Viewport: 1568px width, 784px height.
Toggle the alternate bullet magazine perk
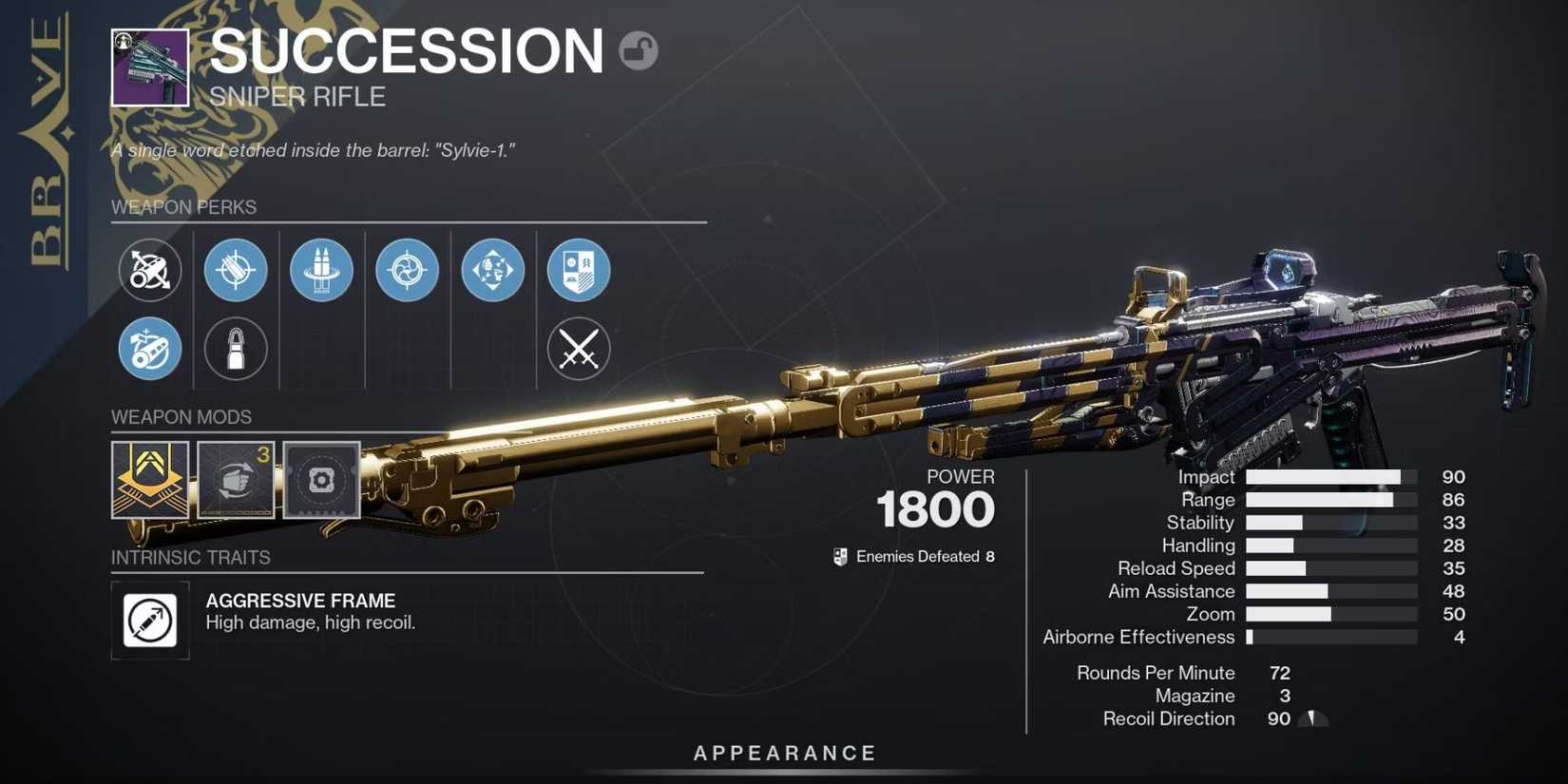click(x=236, y=349)
